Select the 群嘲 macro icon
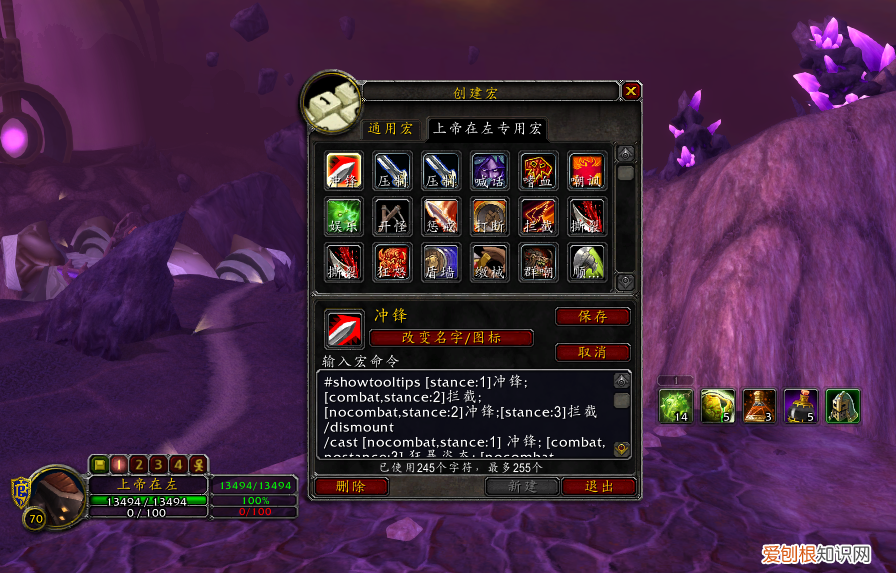The image size is (896, 573). pos(539,263)
